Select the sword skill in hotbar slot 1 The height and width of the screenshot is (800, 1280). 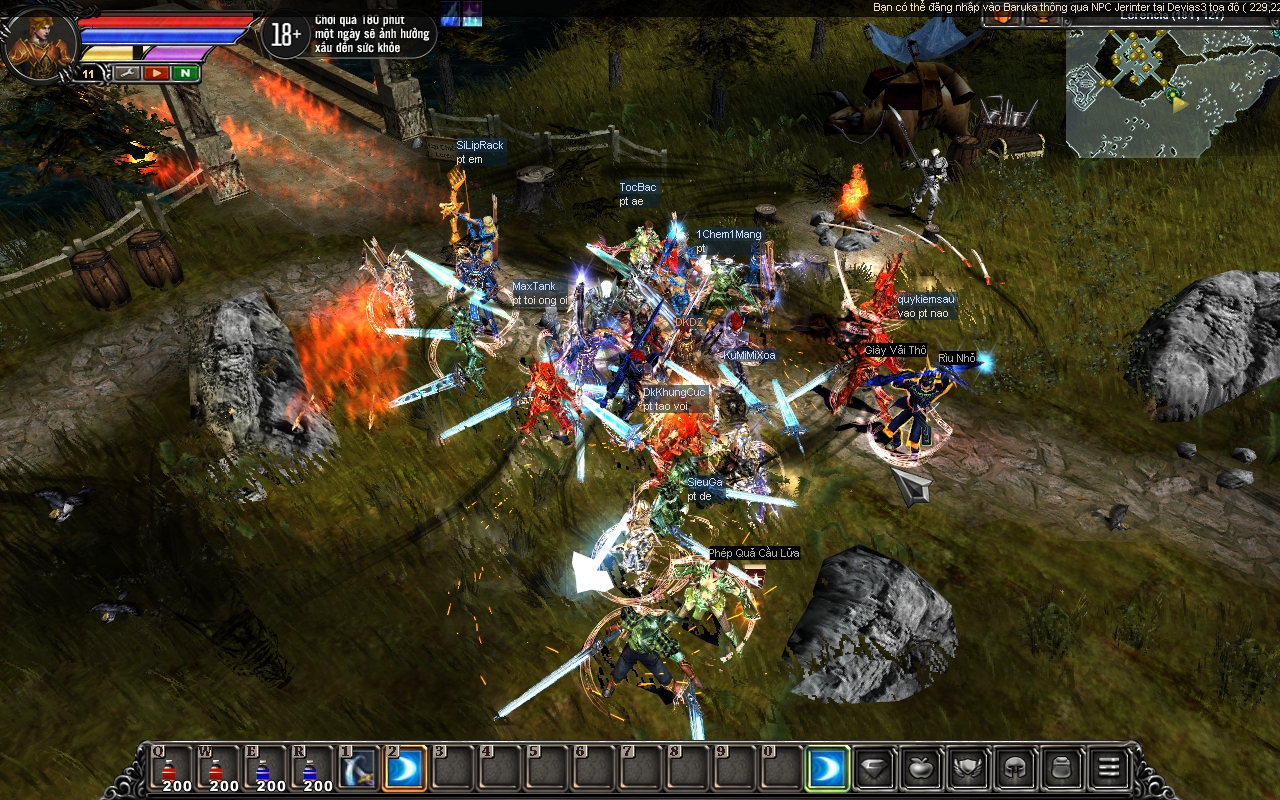[x=360, y=769]
